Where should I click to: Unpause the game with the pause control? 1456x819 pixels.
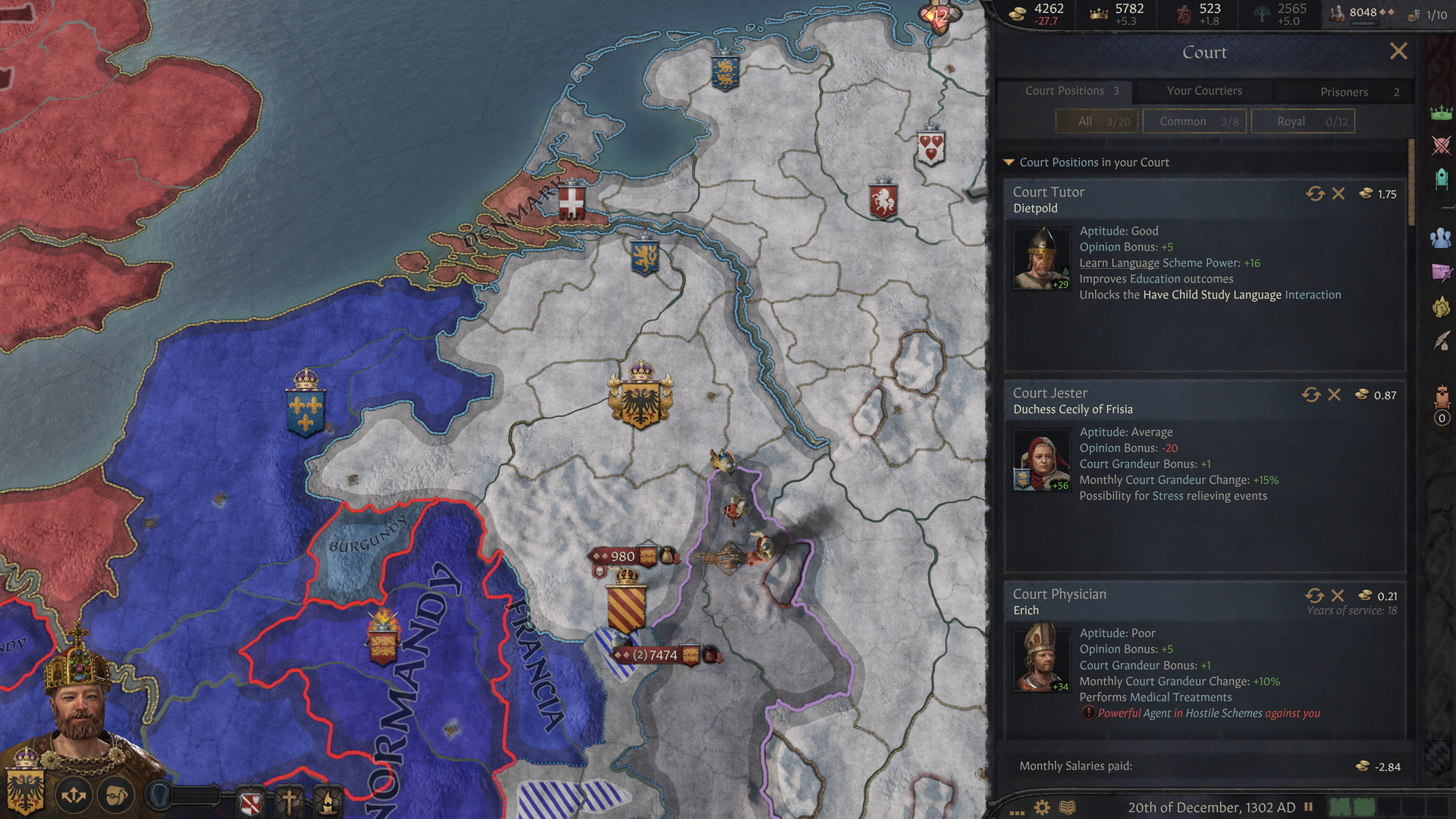click(1310, 808)
